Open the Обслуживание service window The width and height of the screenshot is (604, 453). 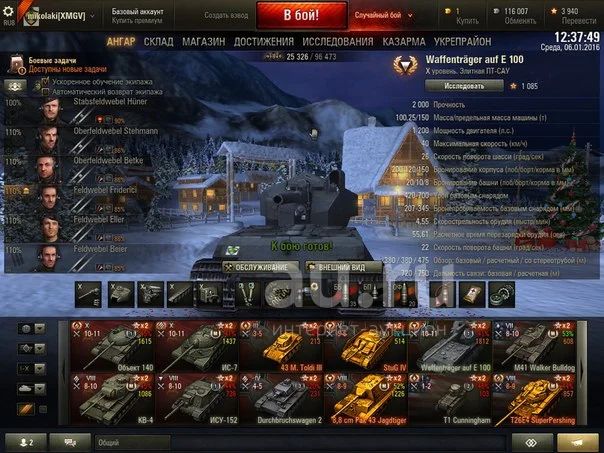pyautogui.click(x=261, y=267)
